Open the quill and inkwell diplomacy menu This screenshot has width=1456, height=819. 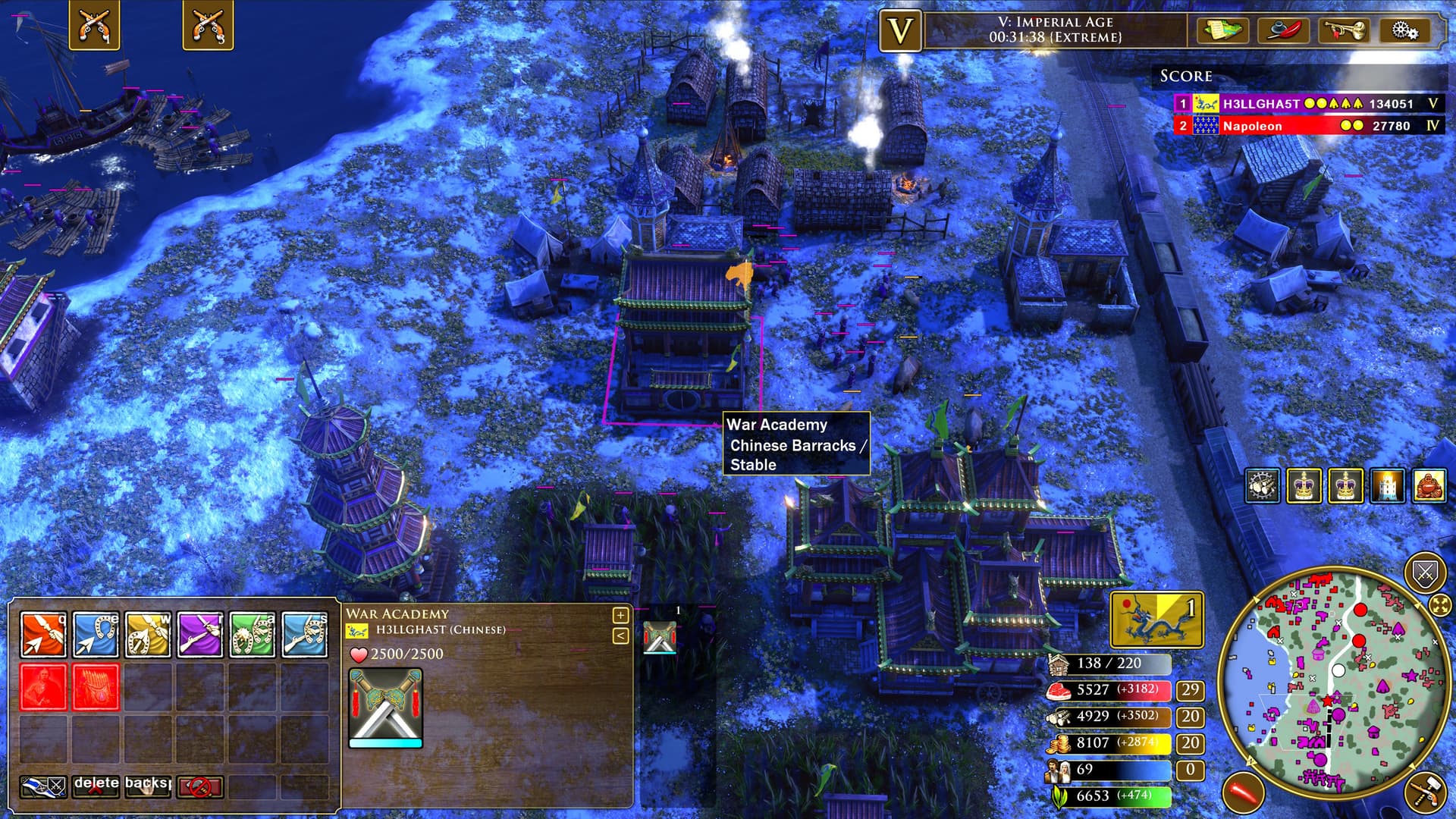1283,30
